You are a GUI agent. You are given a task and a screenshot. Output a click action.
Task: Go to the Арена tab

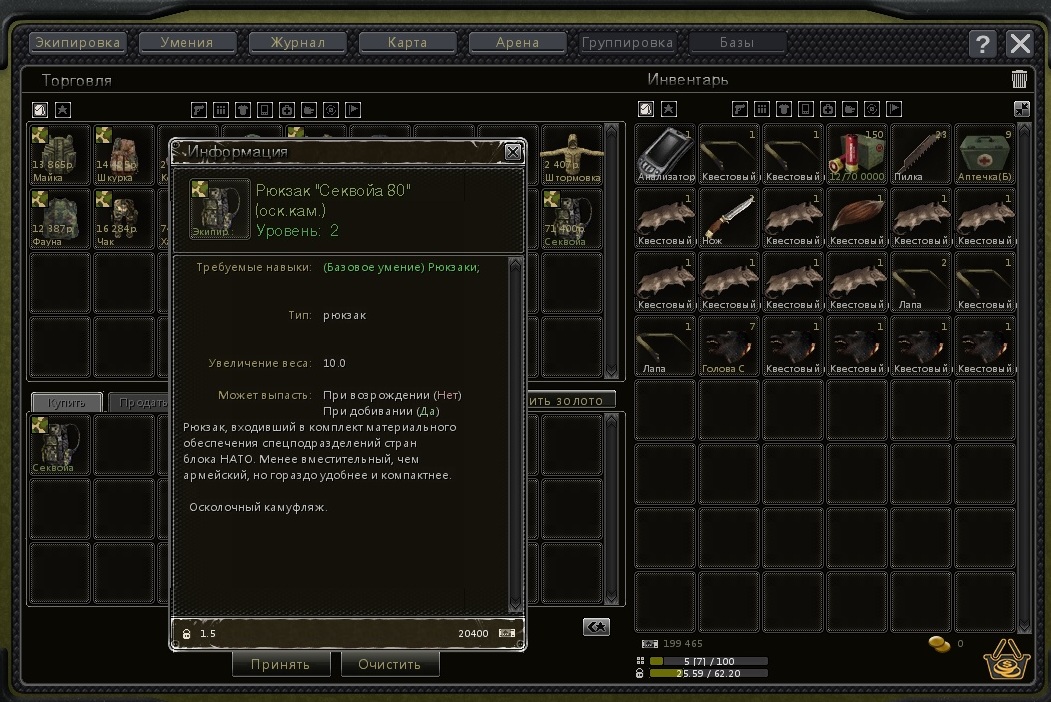[517, 43]
